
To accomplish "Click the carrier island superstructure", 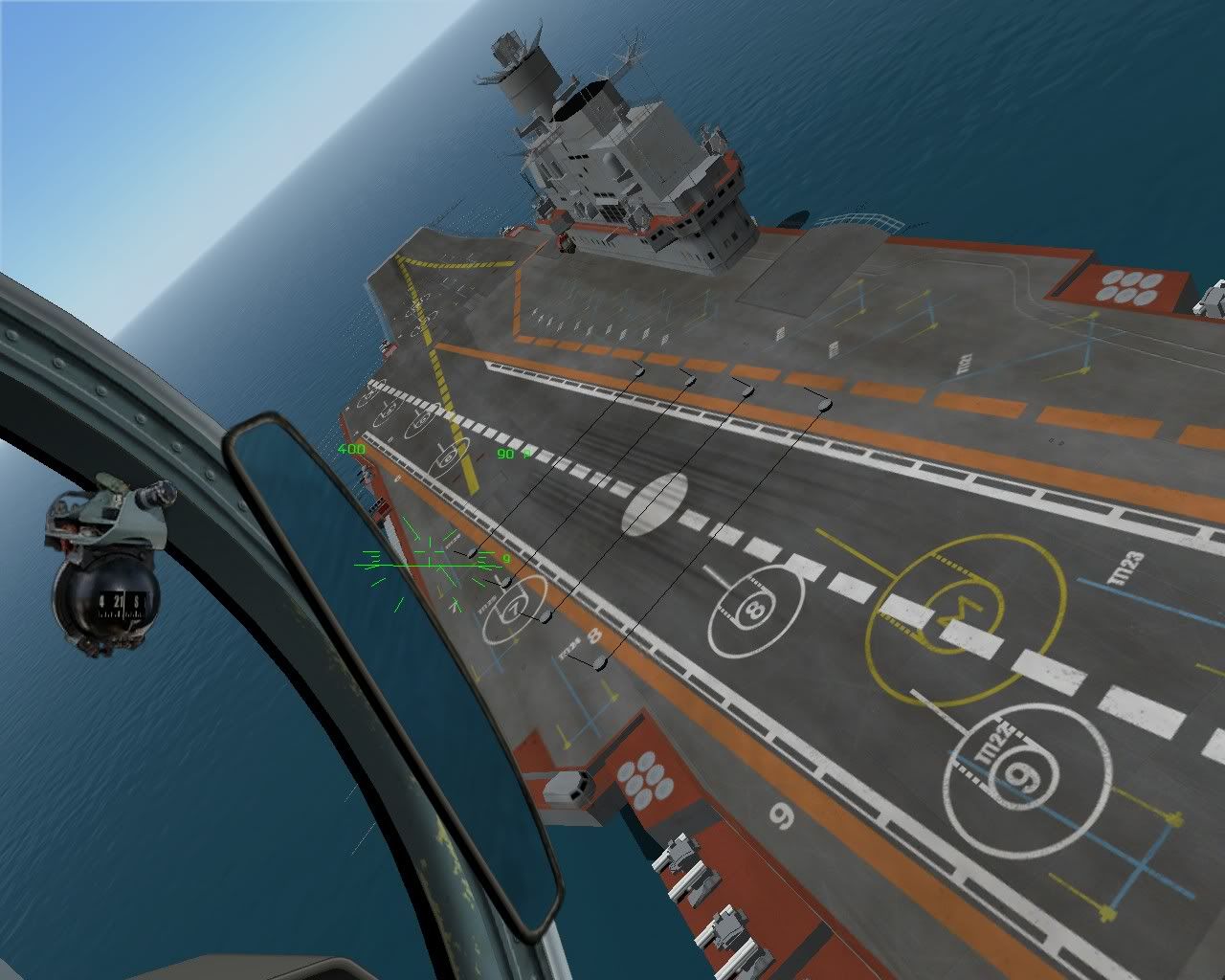I will click(x=622, y=163).
